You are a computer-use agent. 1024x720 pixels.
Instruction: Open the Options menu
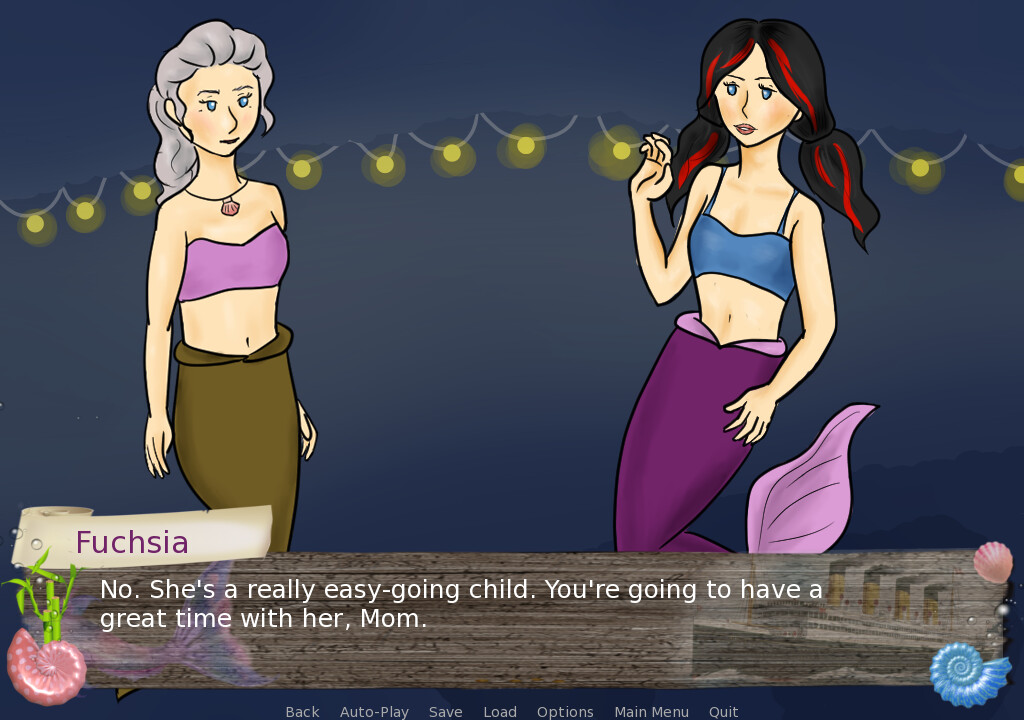click(x=565, y=712)
